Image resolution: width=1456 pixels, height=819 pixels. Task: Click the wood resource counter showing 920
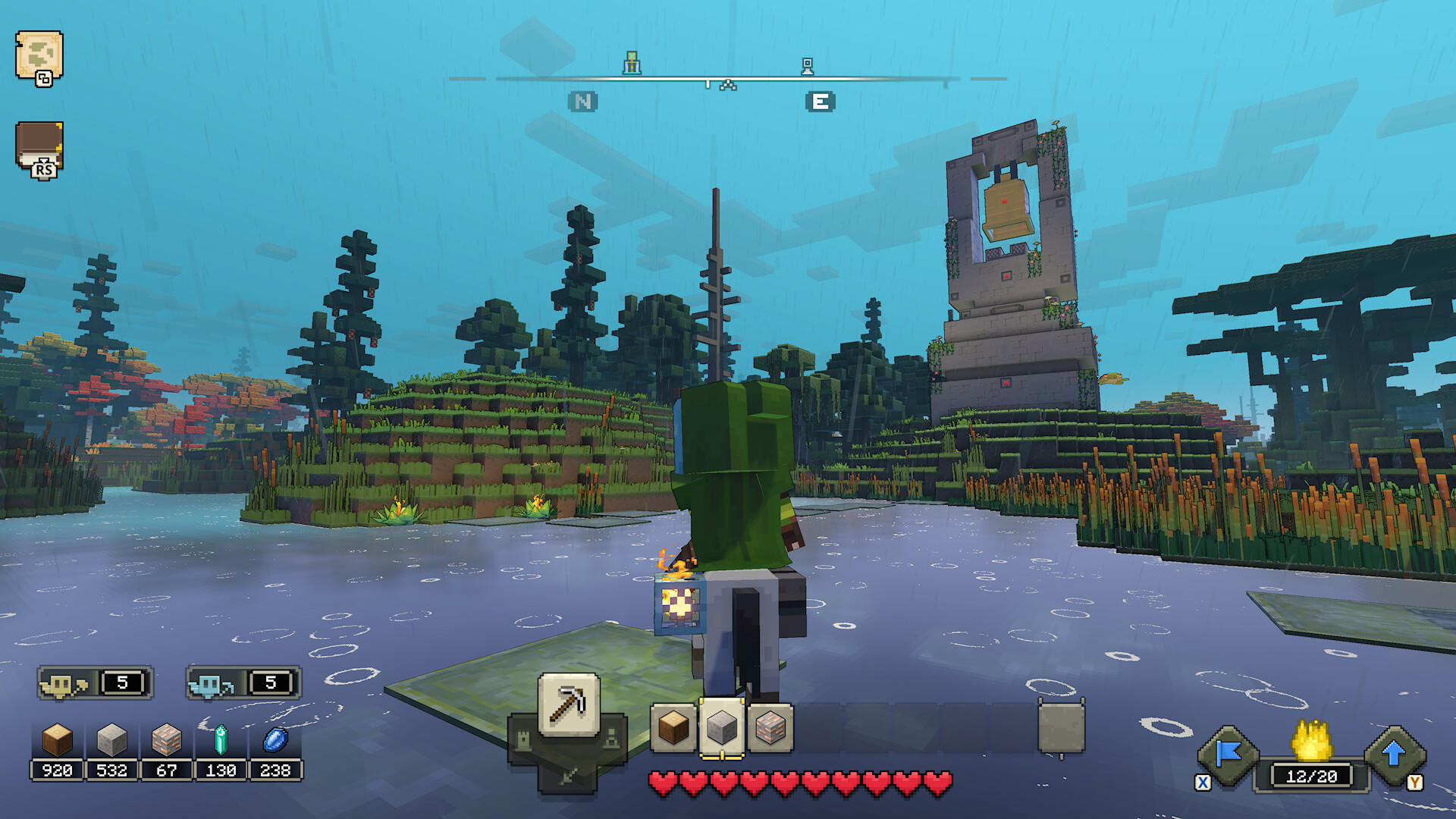(57, 770)
